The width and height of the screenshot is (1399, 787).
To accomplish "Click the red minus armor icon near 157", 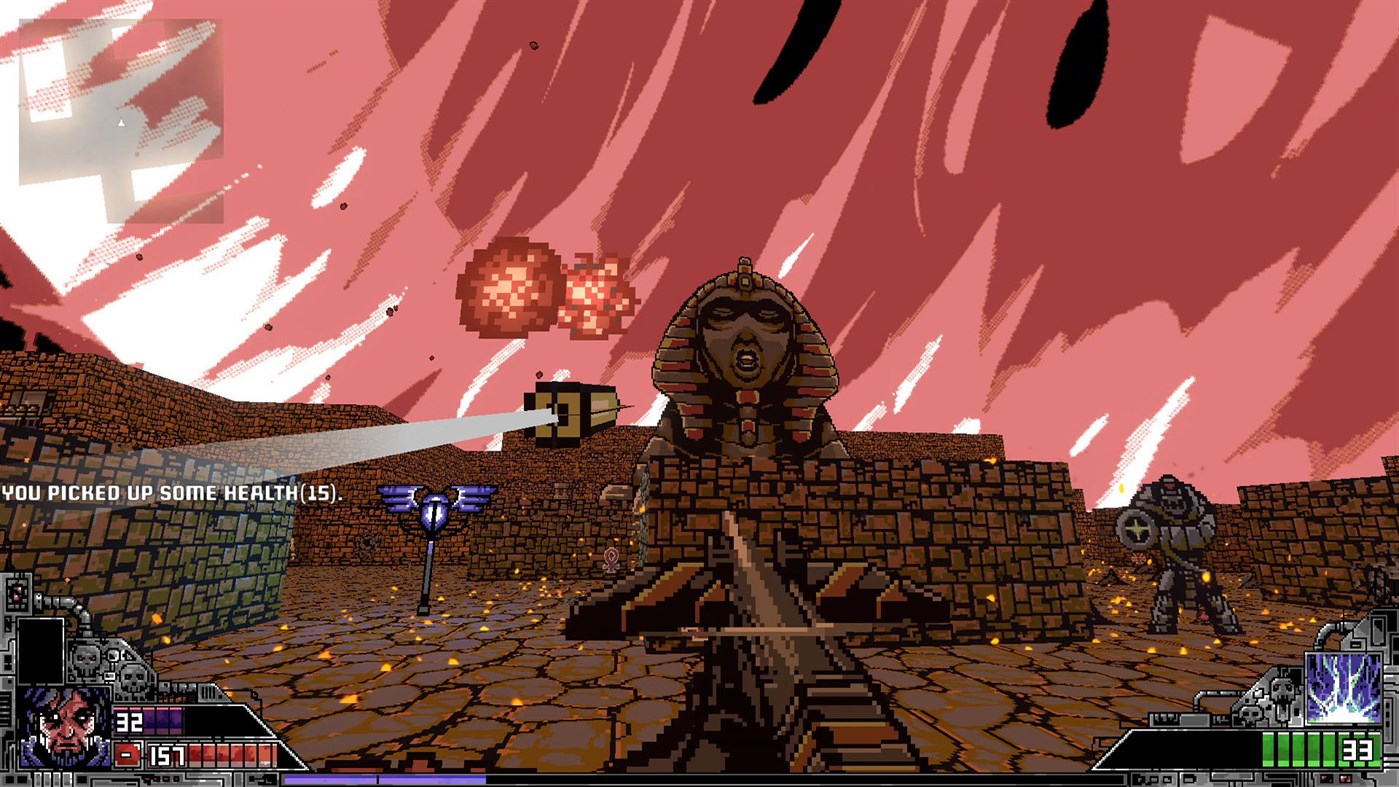I will click(127, 753).
